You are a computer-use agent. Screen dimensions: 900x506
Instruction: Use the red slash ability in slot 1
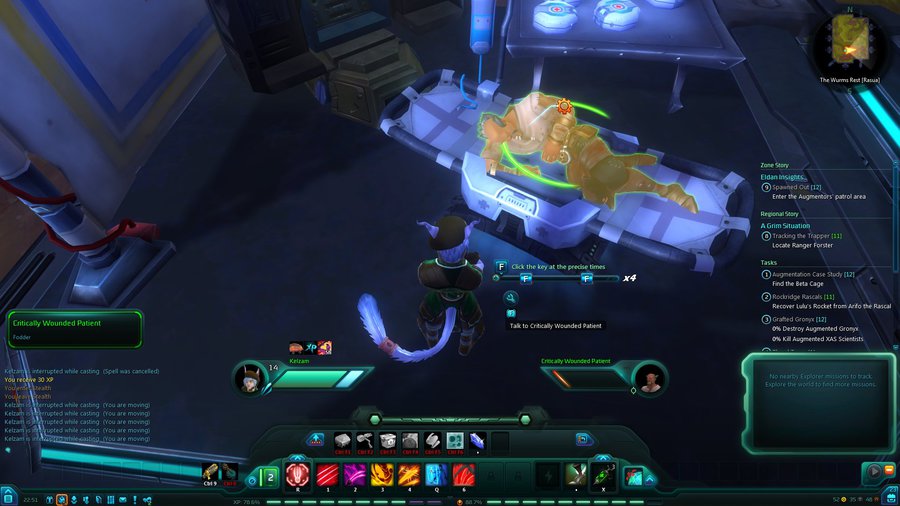[x=326, y=474]
